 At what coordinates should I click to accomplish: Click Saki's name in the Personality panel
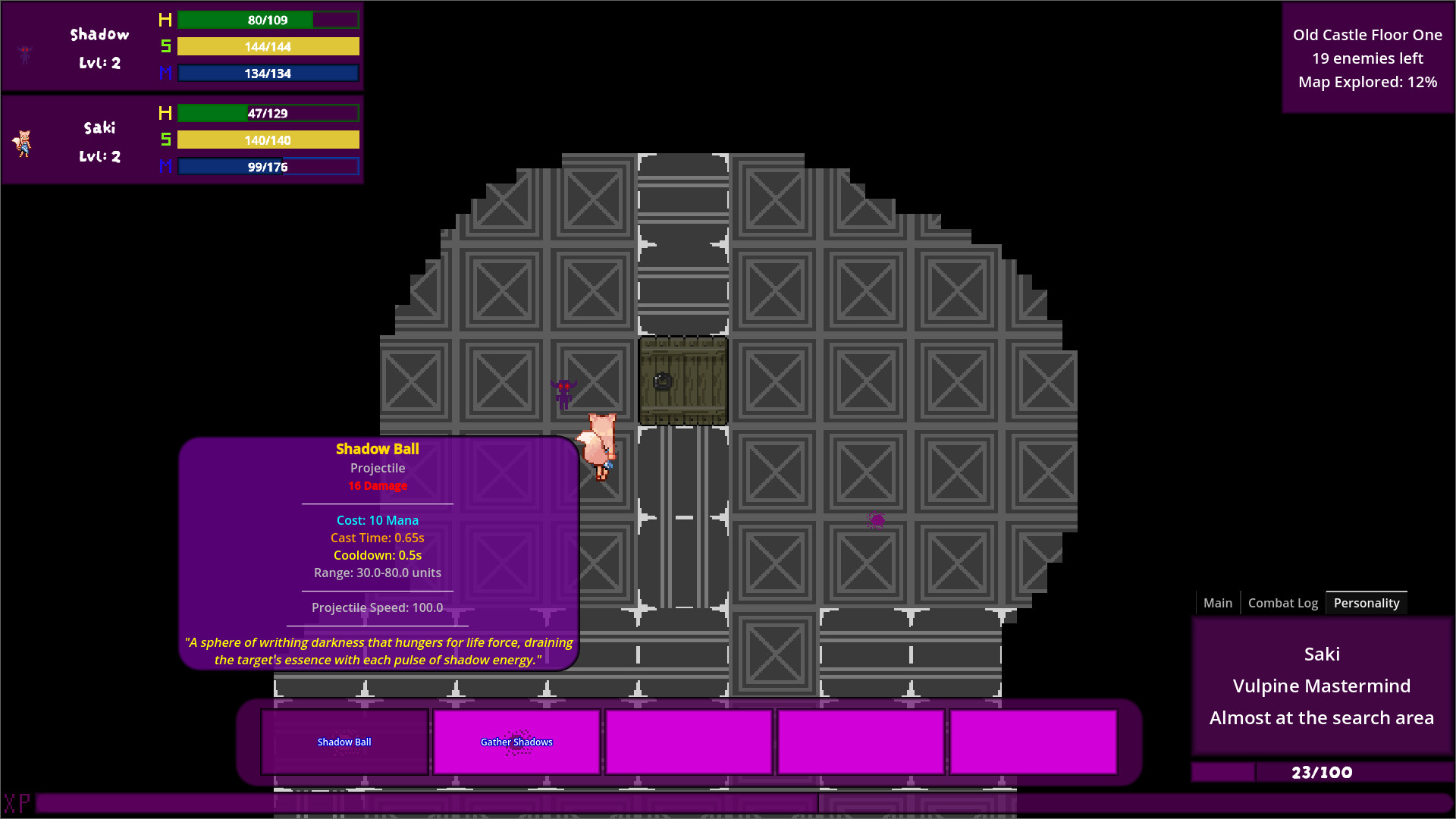click(x=1321, y=654)
